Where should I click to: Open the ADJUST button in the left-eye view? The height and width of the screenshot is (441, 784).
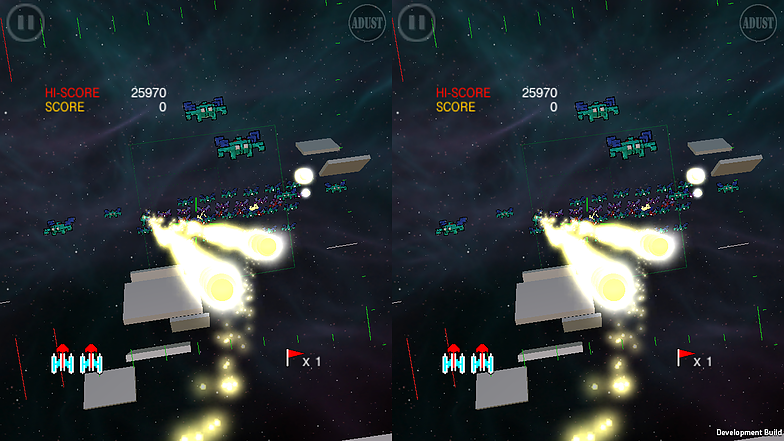(367, 21)
